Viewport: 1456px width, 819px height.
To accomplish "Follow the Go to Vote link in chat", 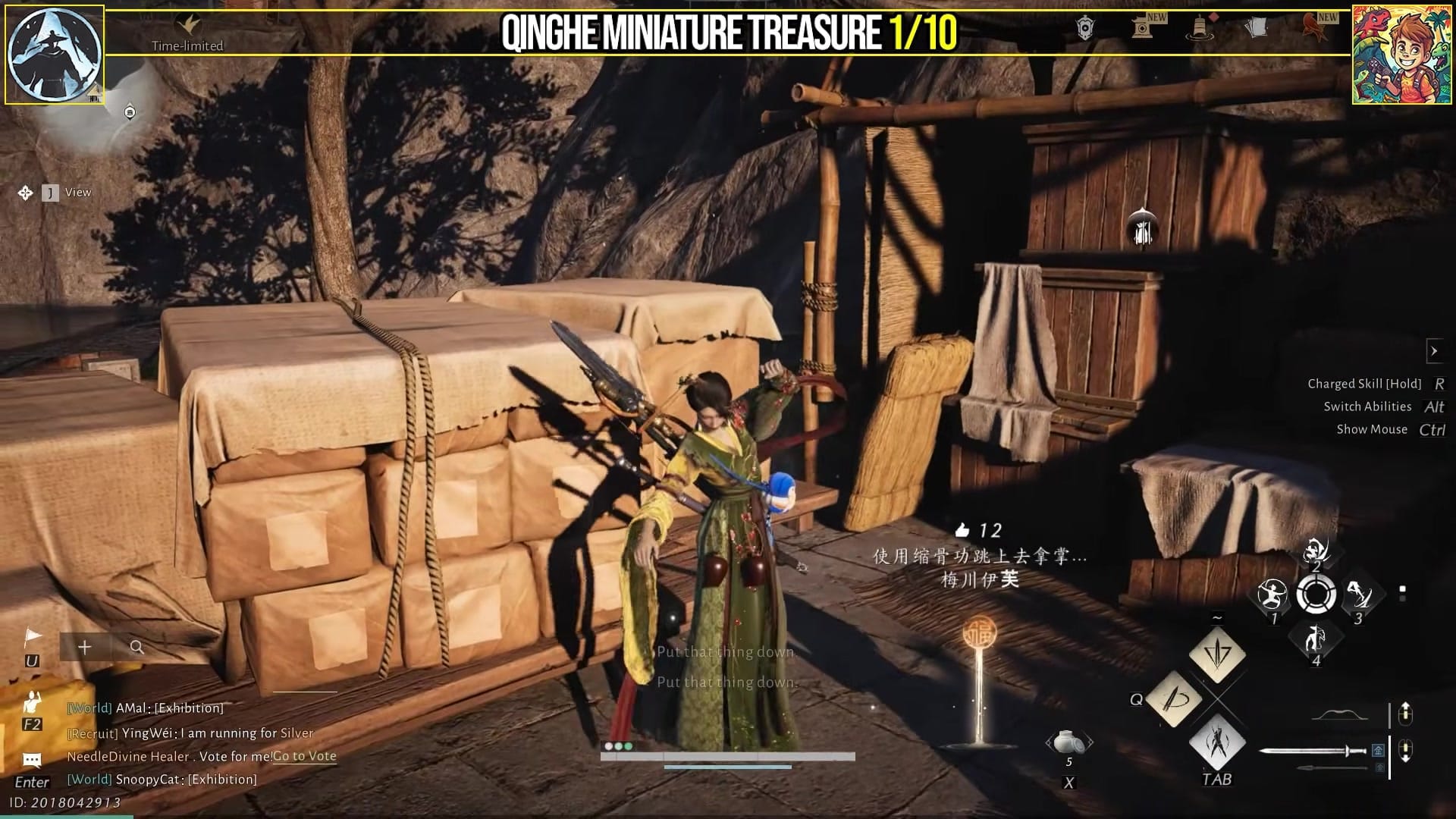I will [x=303, y=756].
